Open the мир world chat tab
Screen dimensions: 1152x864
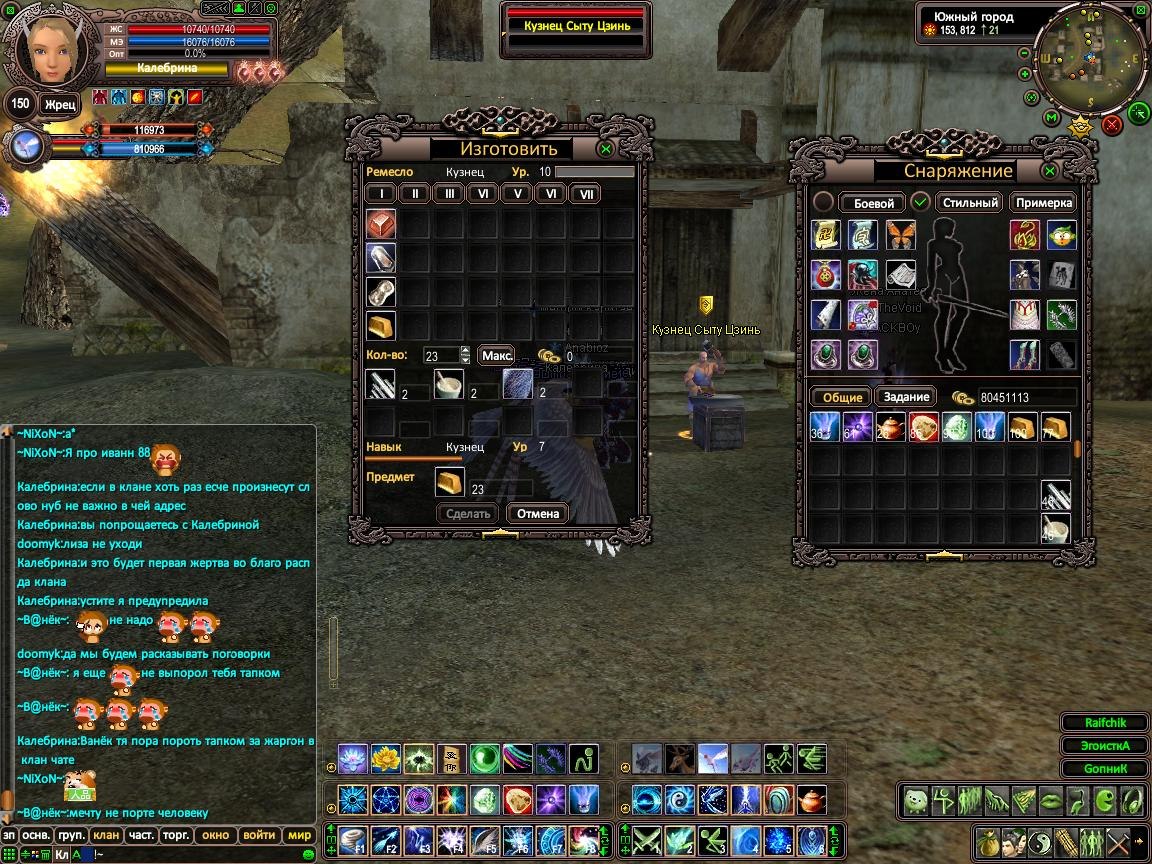(299, 835)
